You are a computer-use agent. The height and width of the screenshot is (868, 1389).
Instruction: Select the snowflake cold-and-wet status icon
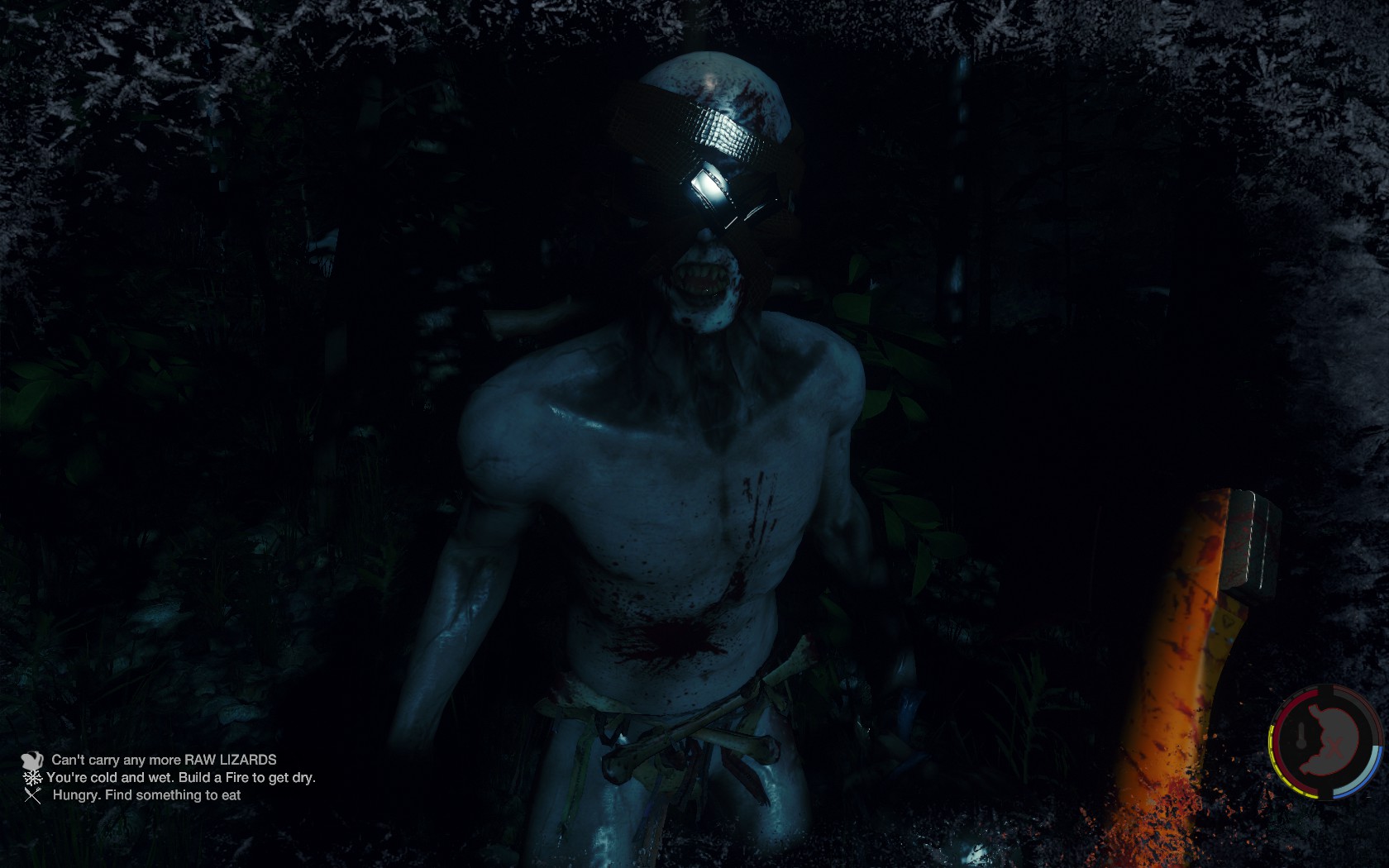32,778
